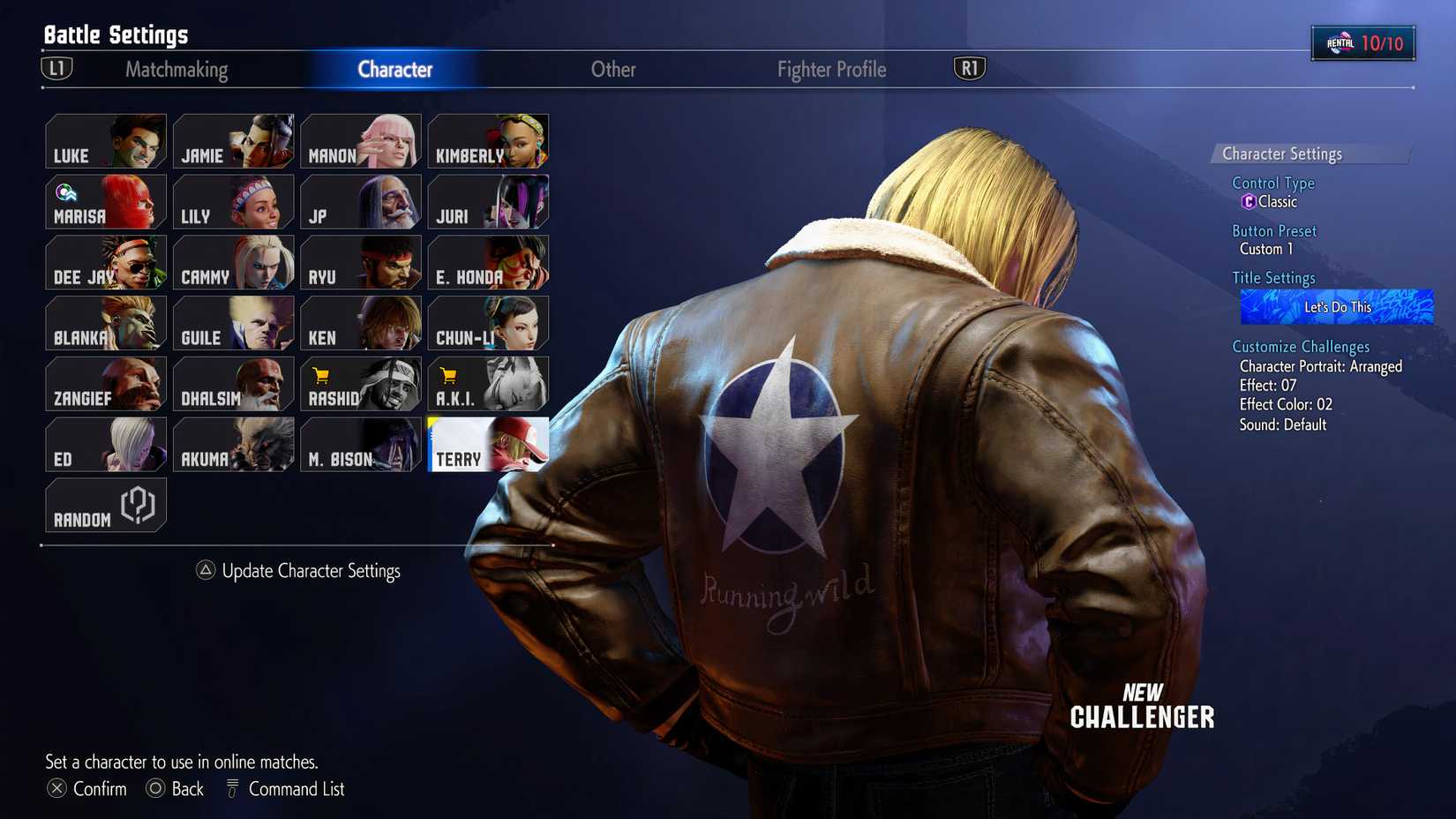Switch Control Type from Classic
The image size is (1456, 819).
point(1272,201)
